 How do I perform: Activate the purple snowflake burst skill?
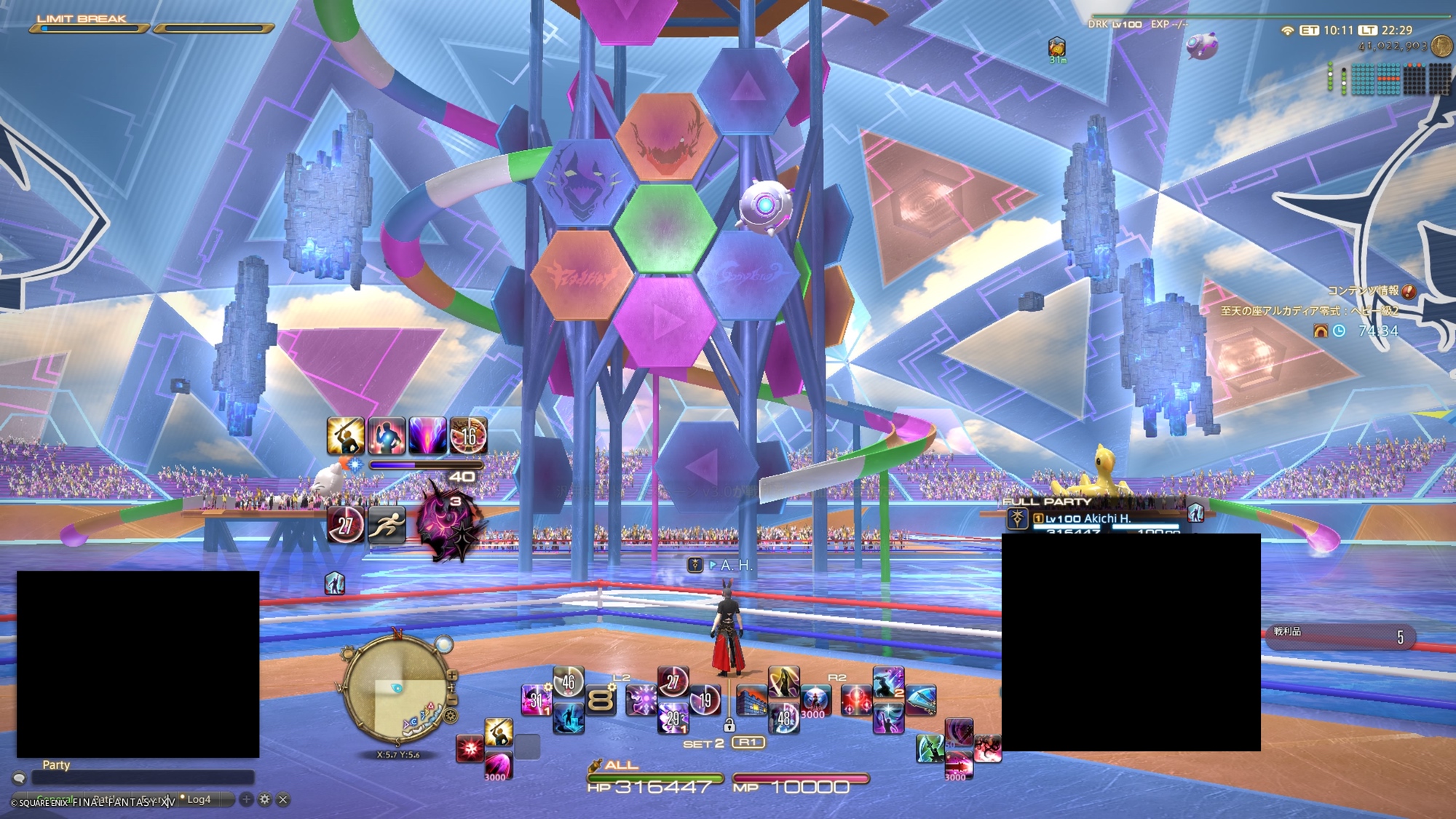[641, 700]
